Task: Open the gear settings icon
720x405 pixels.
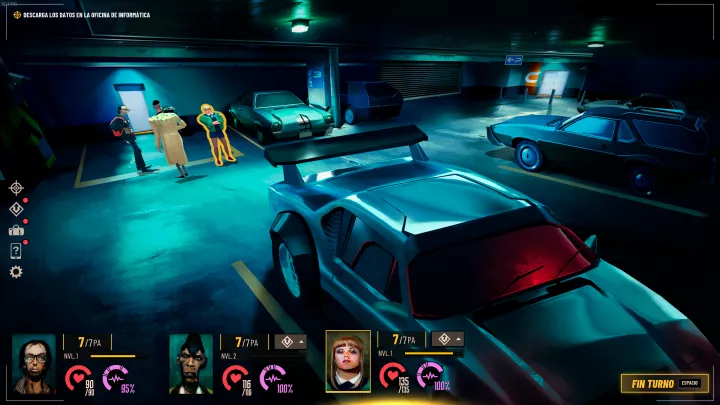Action: pos(16,272)
